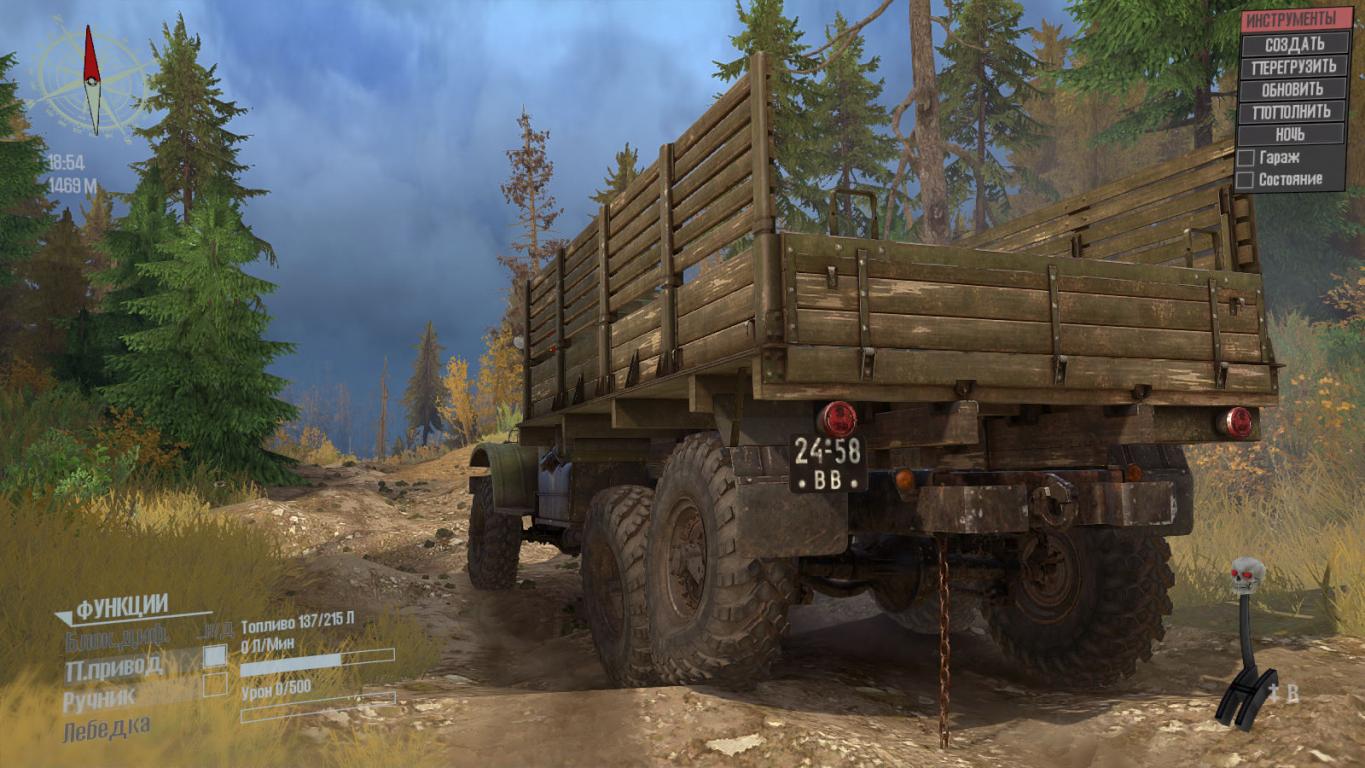The width and height of the screenshot is (1365, 768).
Task: Tick the Гараж checkbox
Action: click(x=1245, y=158)
